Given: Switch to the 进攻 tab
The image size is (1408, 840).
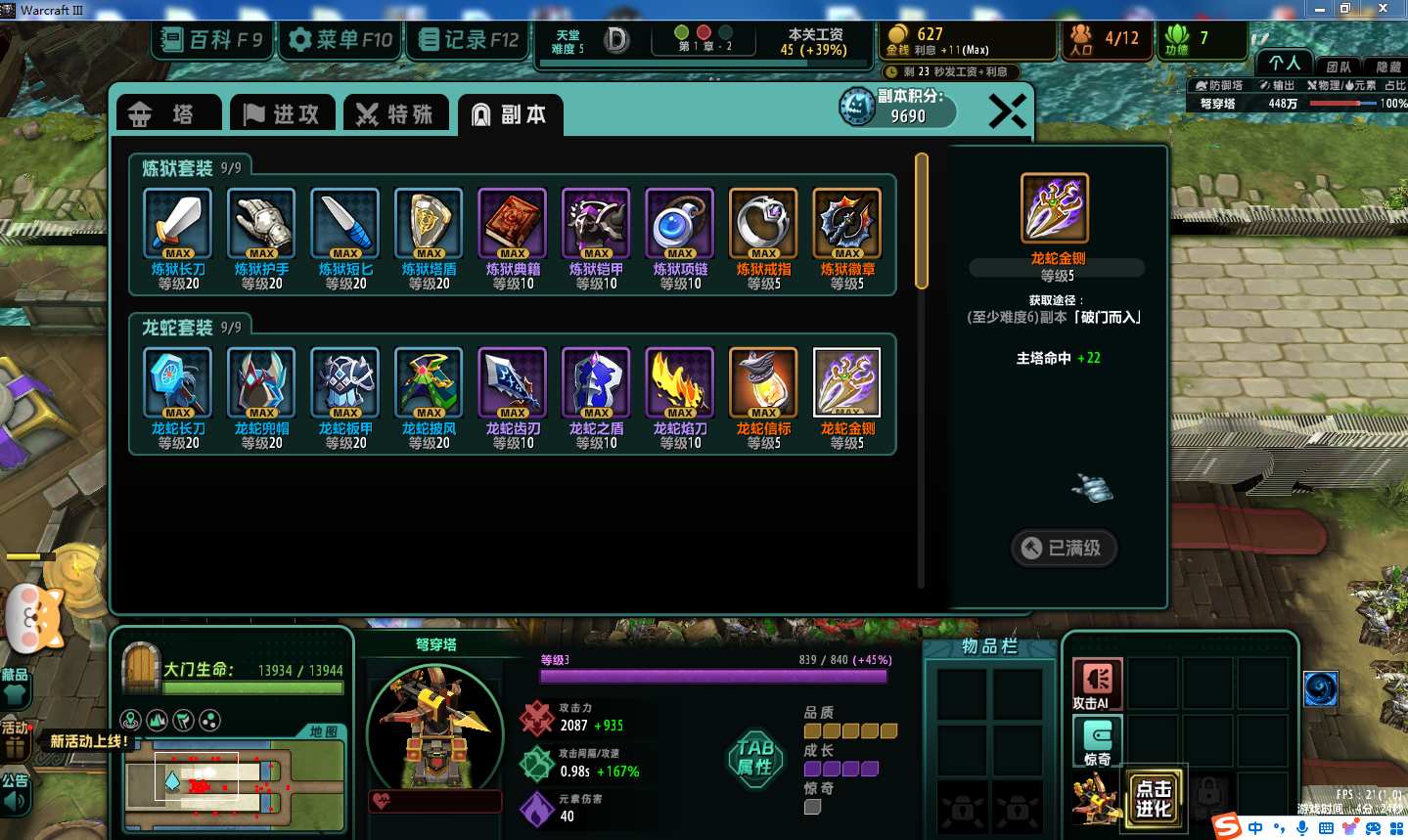Looking at the screenshot, I should [282, 114].
